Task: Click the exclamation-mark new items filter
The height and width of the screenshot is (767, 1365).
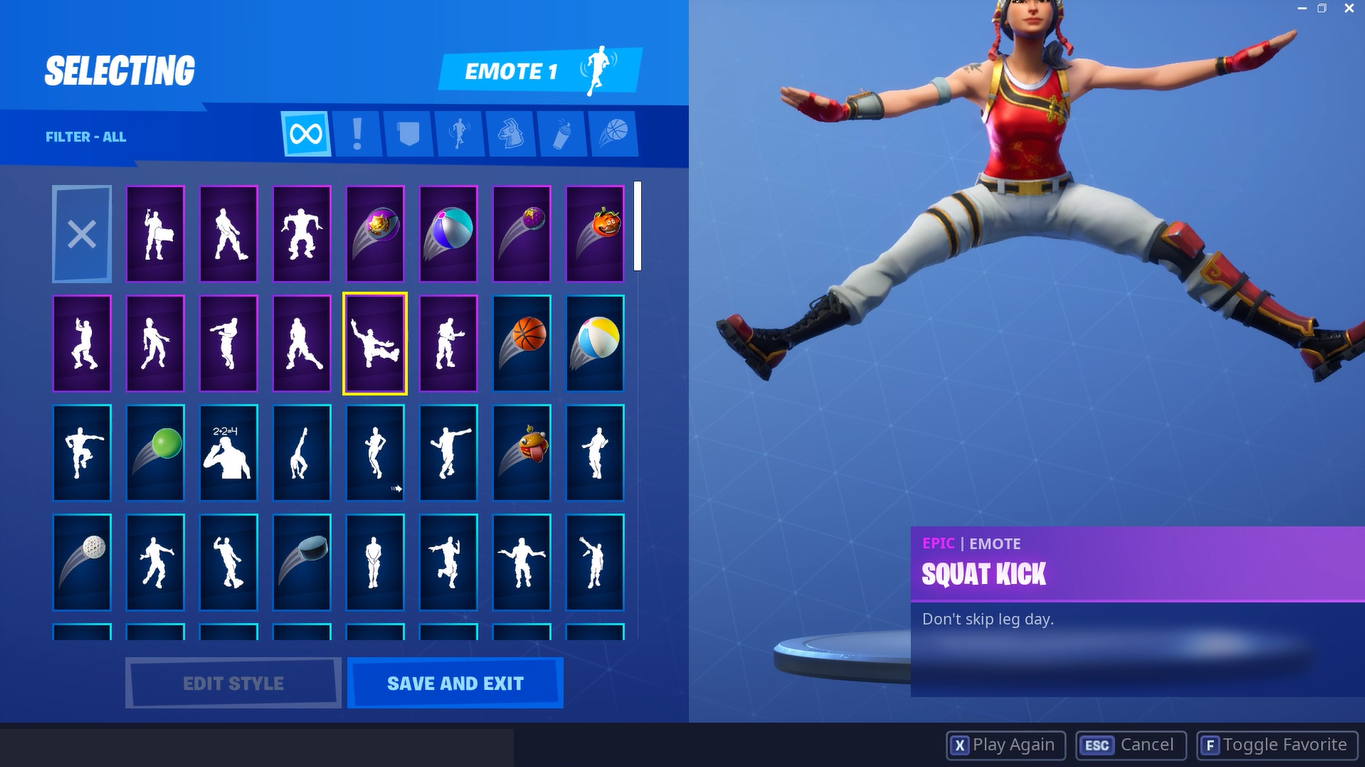Action: (x=357, y=132)
